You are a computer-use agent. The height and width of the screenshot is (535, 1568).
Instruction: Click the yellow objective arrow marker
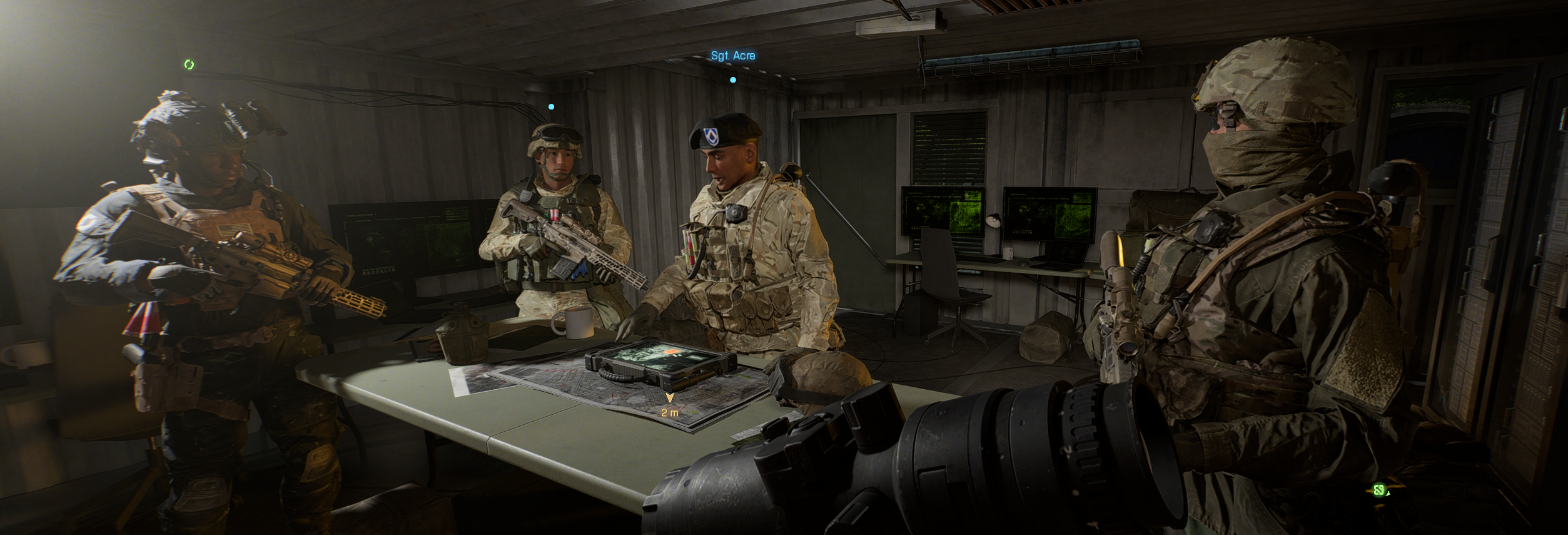[670, 397]
